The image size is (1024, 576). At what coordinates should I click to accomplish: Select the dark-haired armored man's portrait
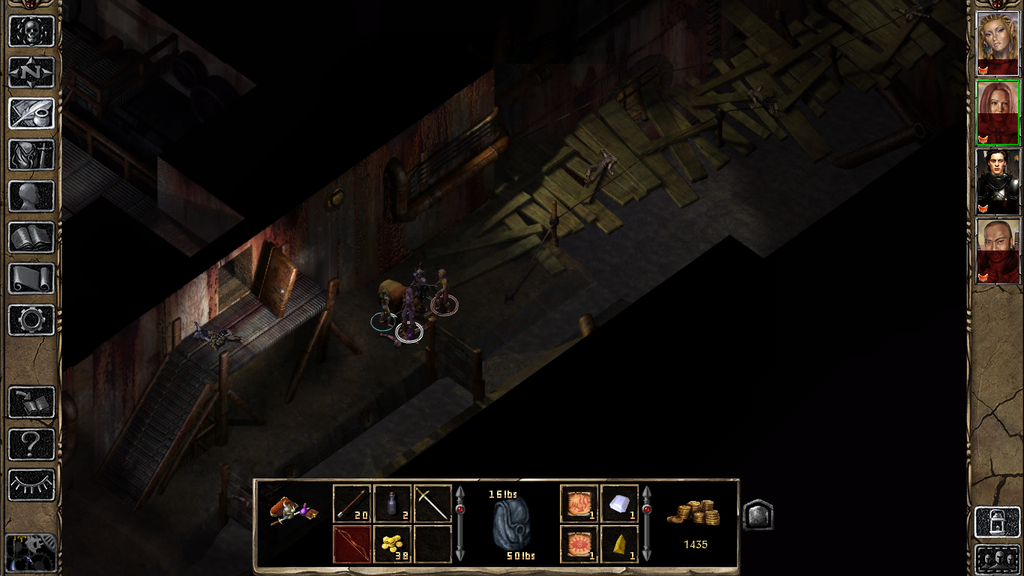pos(997,180)
